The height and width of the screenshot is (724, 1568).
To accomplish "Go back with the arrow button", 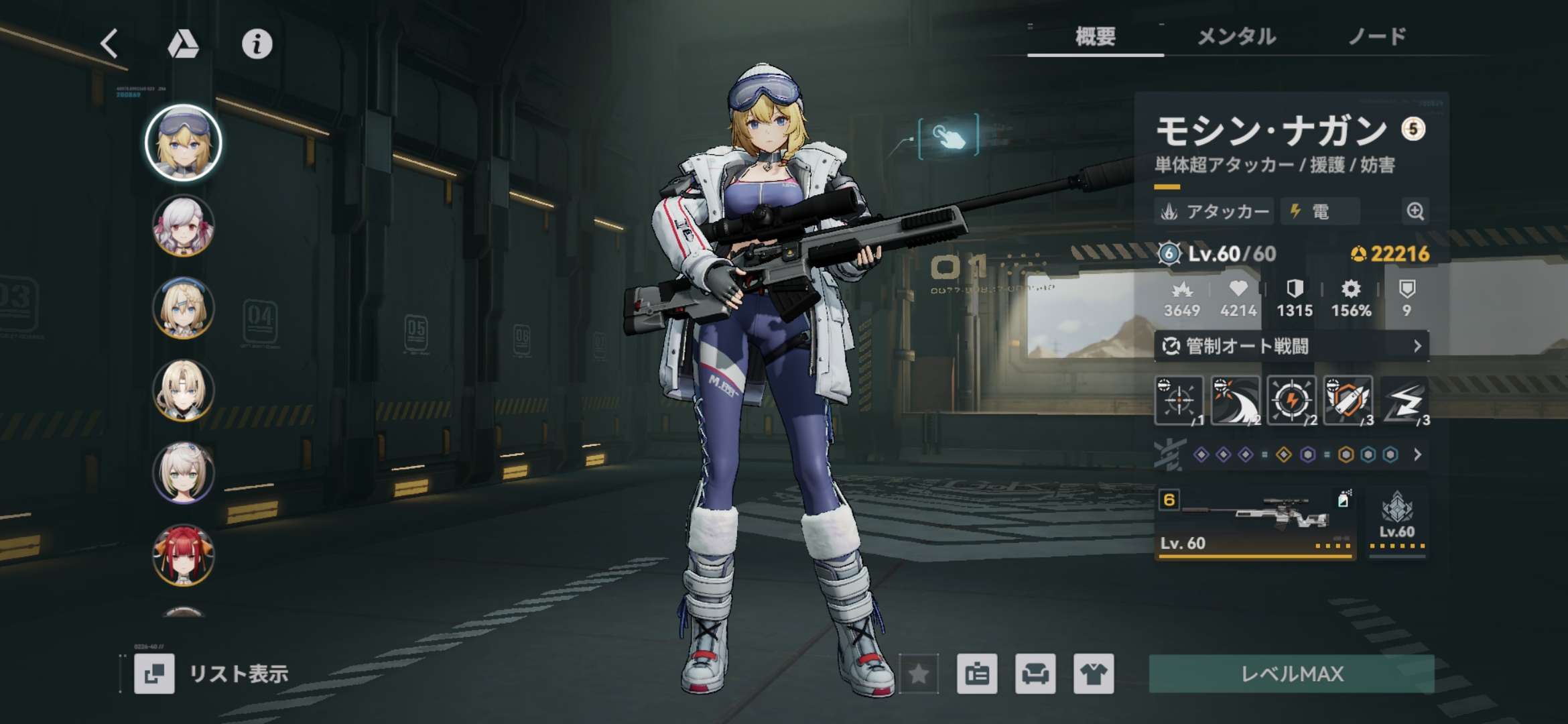I will click(x=110, y=44).
